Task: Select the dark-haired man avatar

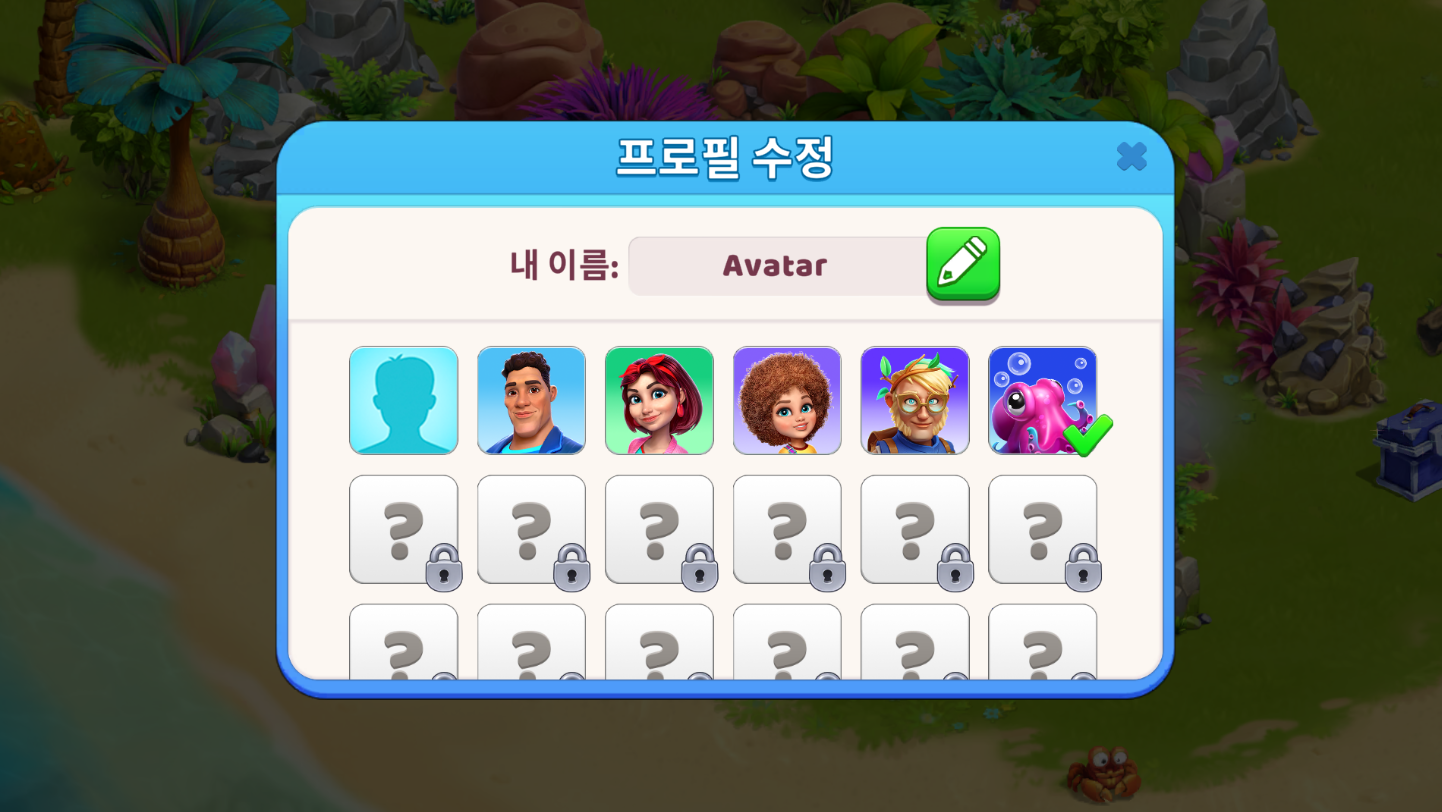Action: coord(531,400)
